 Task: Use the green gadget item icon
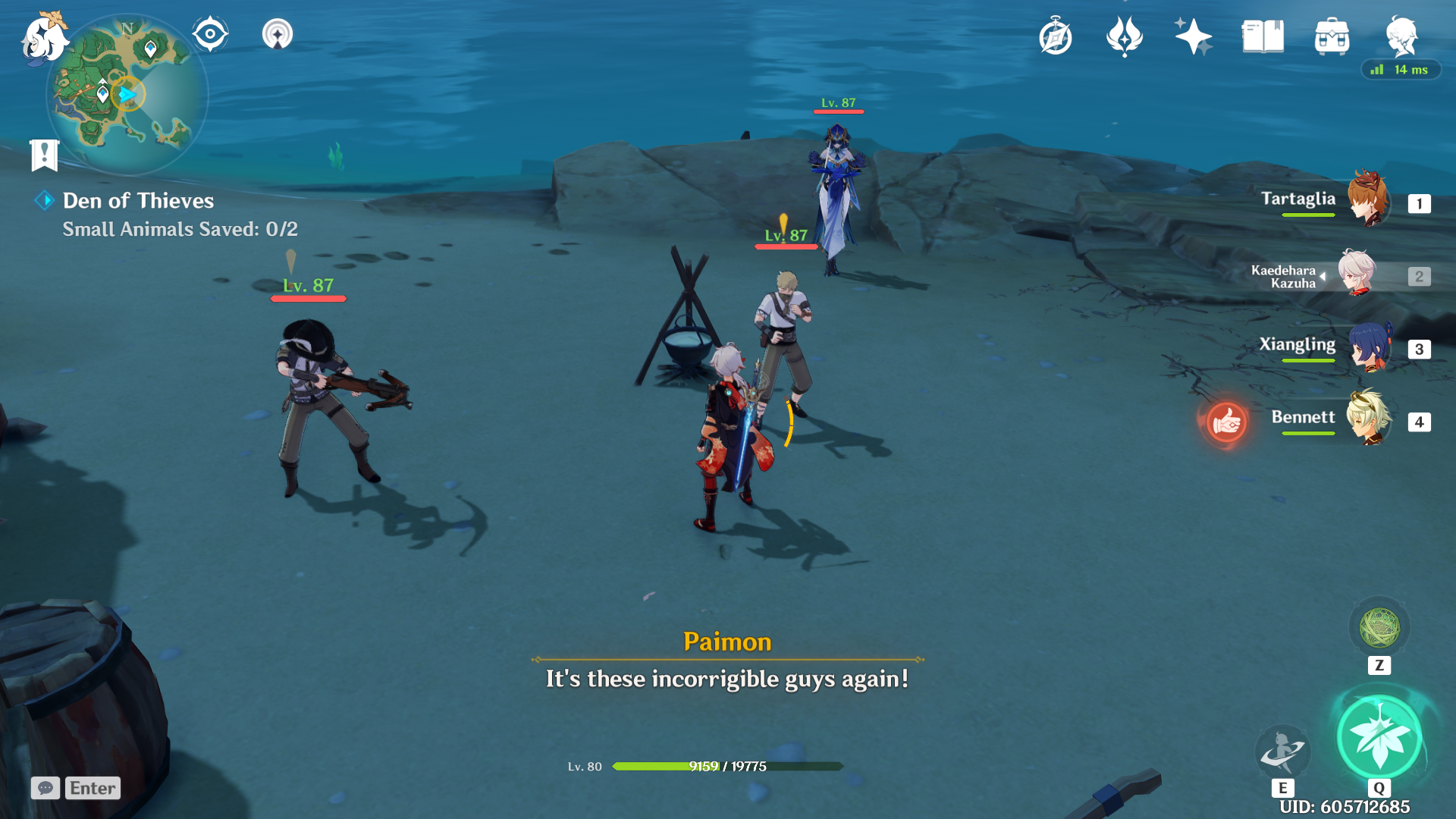click(x=1379, y=627)
